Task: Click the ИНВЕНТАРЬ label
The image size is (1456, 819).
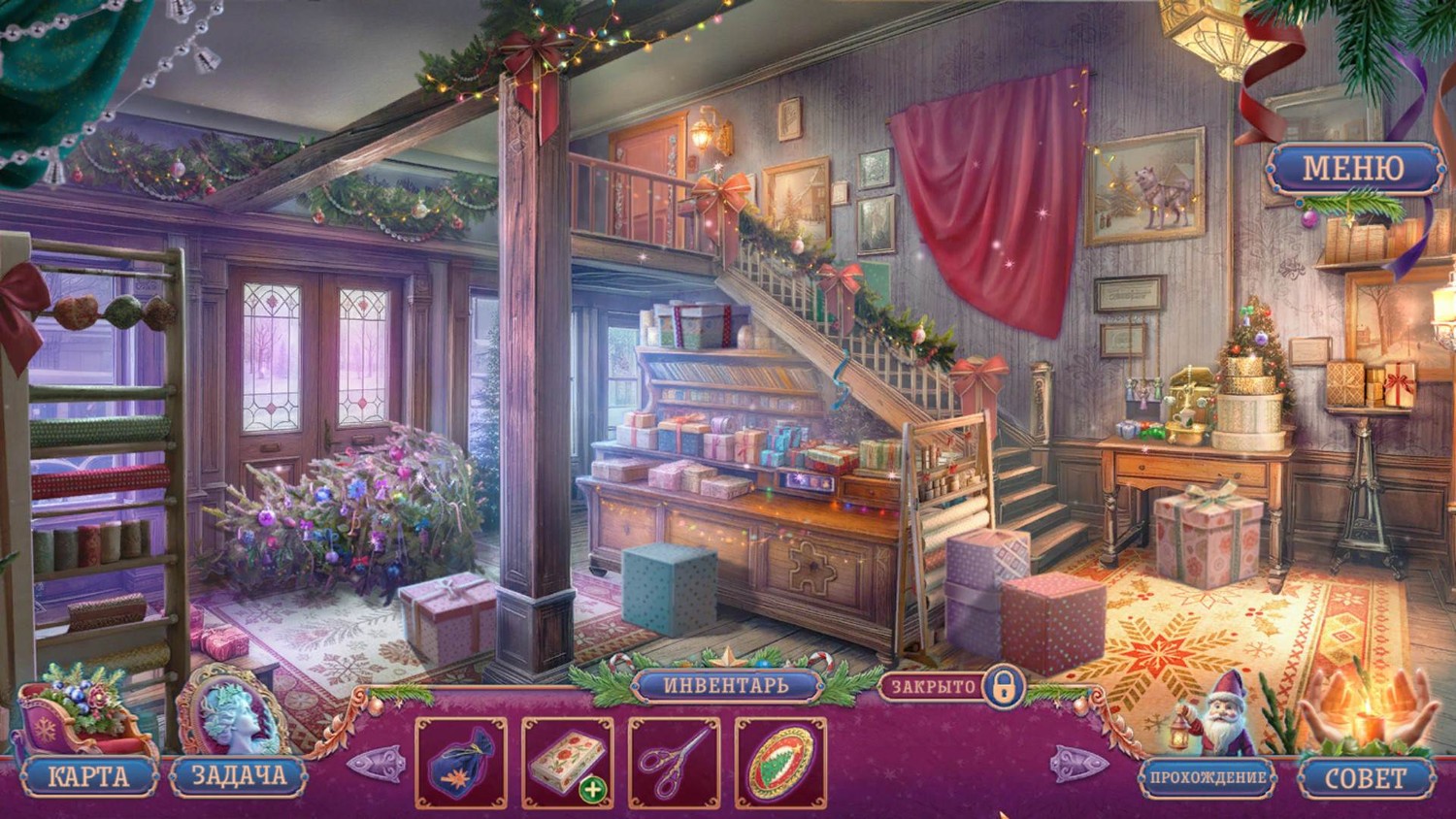Action: [727, 685]
